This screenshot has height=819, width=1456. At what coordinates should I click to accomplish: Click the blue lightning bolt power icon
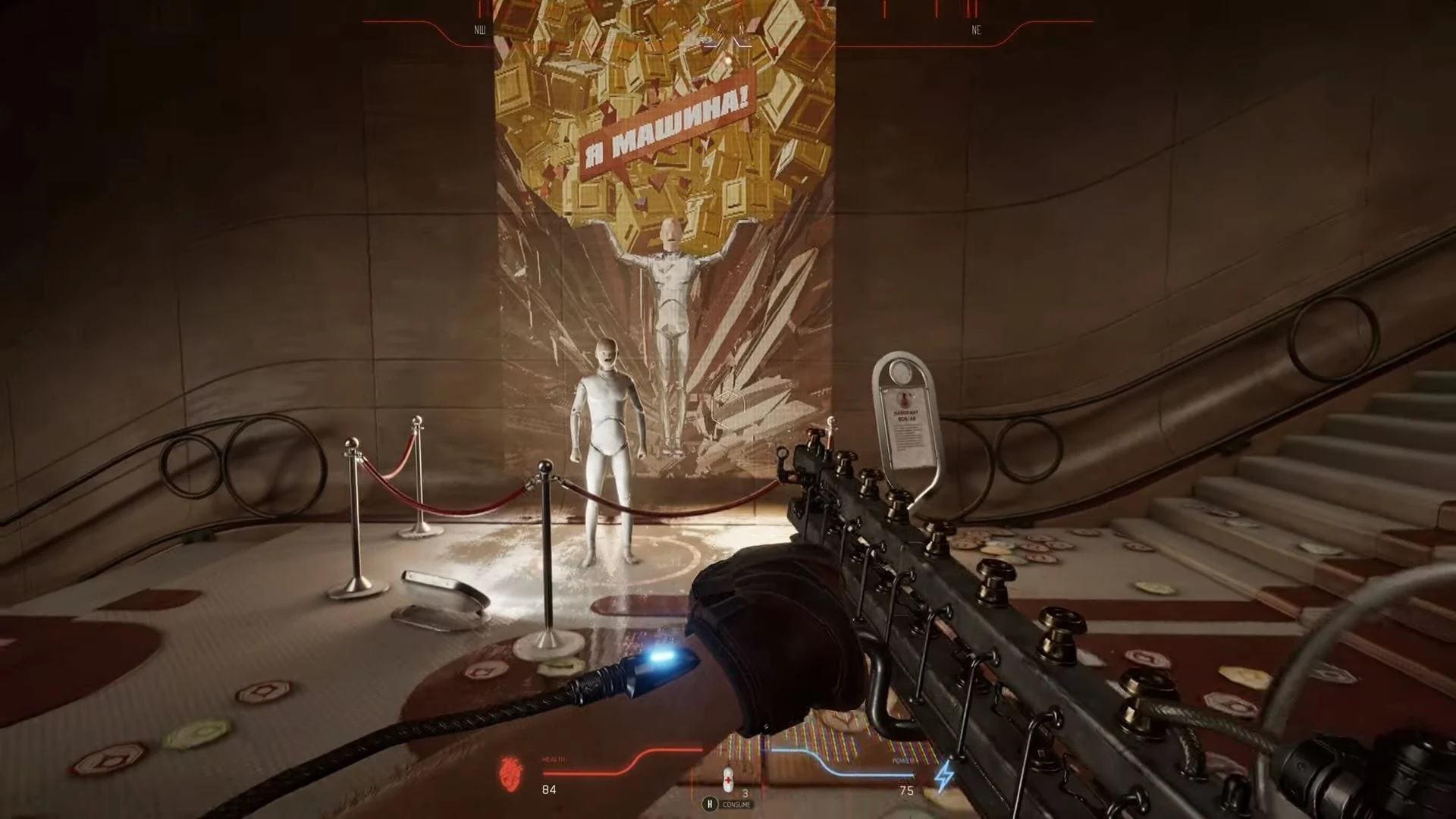tap(944, 777)
